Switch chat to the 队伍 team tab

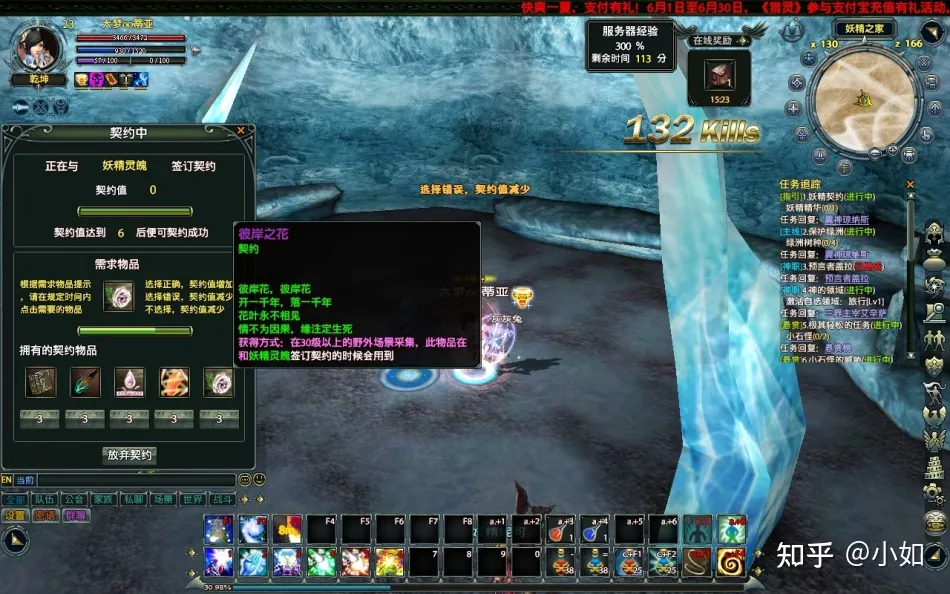(43, 499)
